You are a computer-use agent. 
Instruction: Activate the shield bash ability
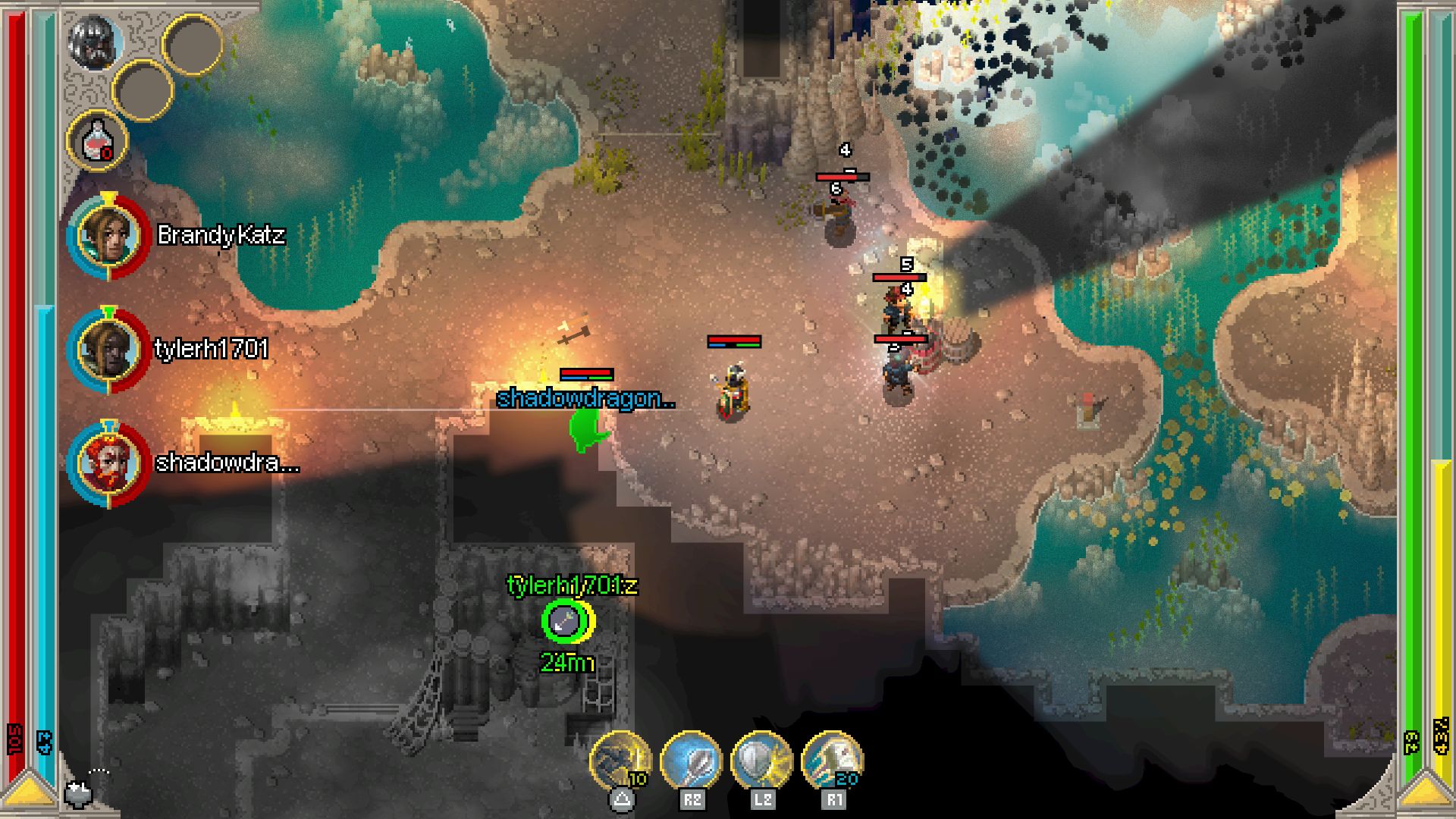tap(761, 760)
